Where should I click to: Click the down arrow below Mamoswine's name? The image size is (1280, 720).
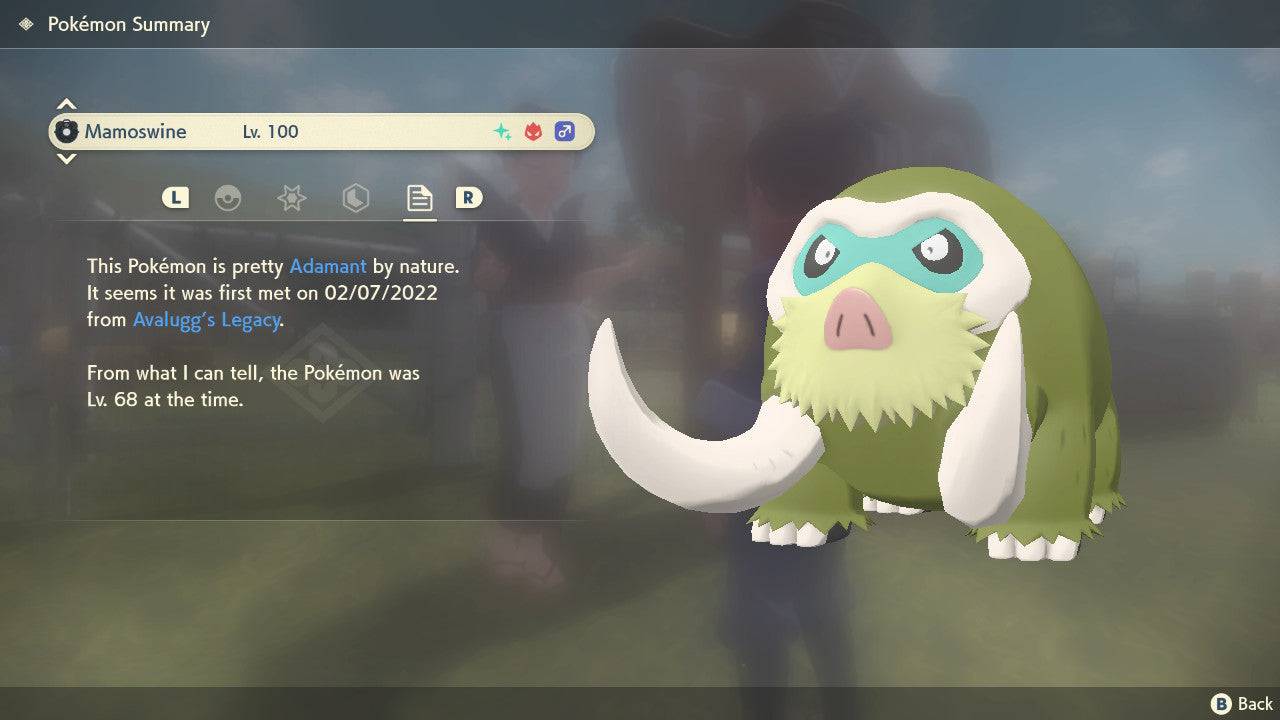[66, 158]
